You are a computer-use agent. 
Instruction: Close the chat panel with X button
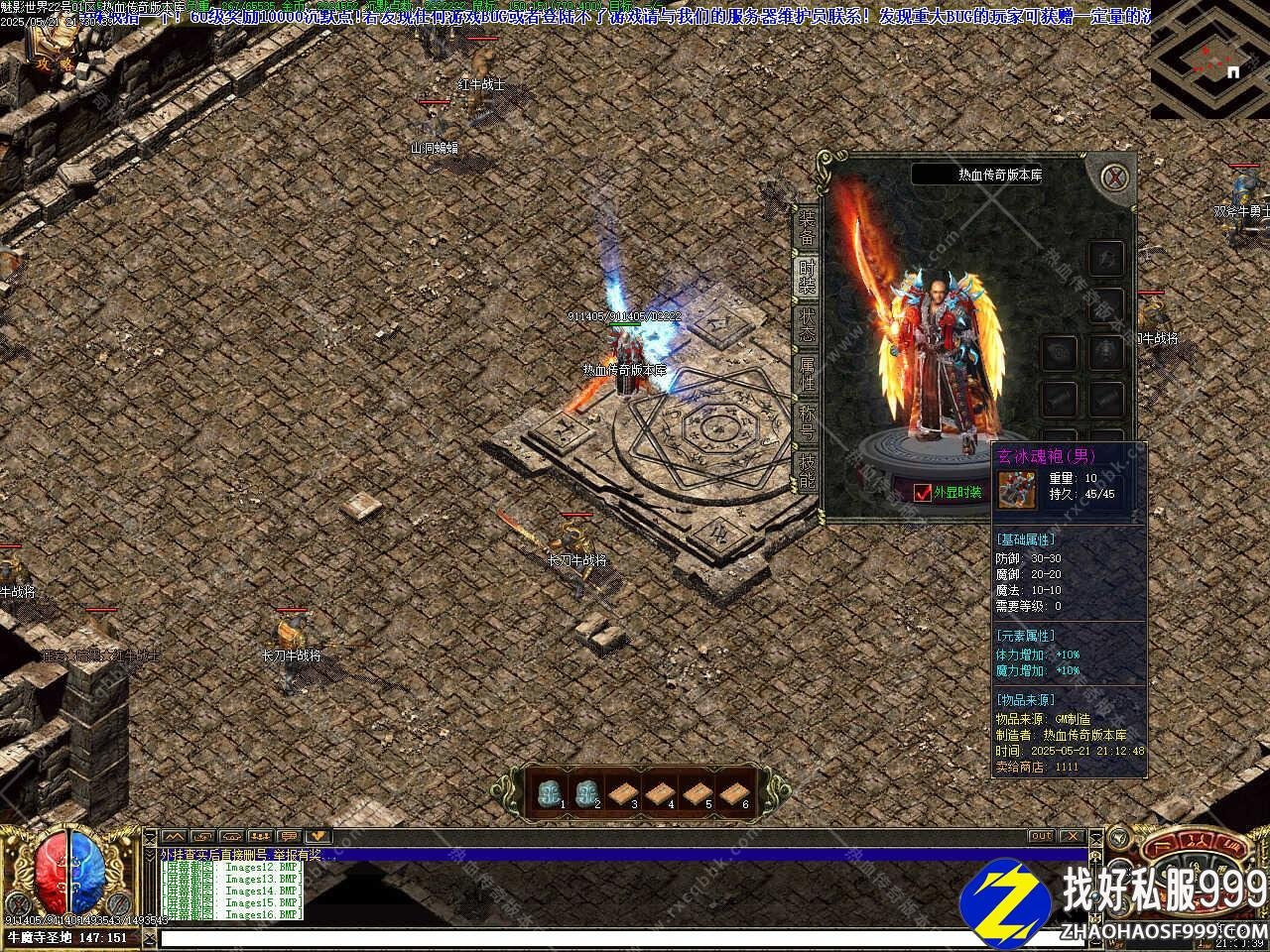(x=1071, y=836)
